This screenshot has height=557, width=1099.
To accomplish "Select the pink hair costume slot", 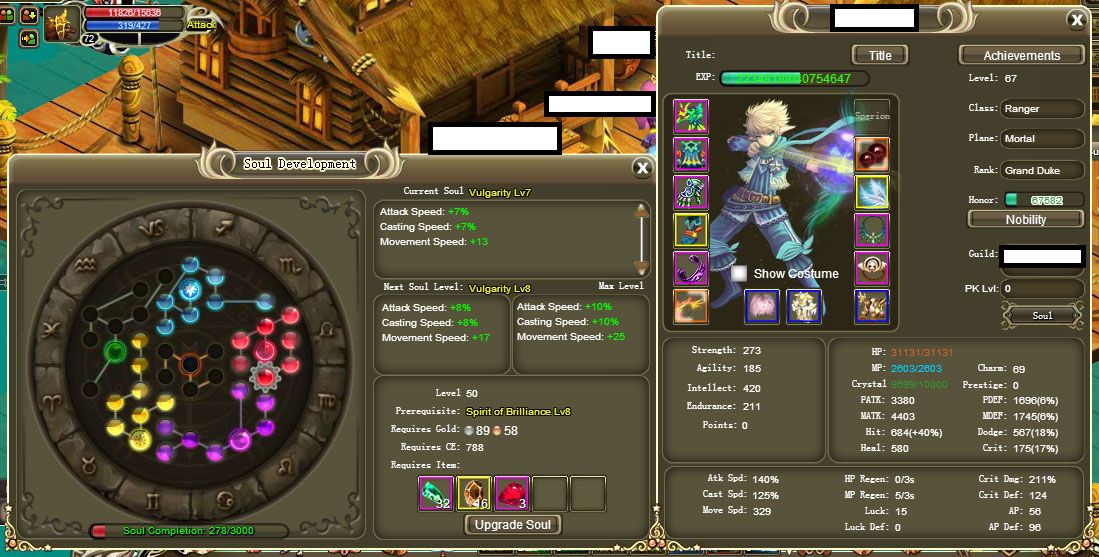I will pos(764,307).
